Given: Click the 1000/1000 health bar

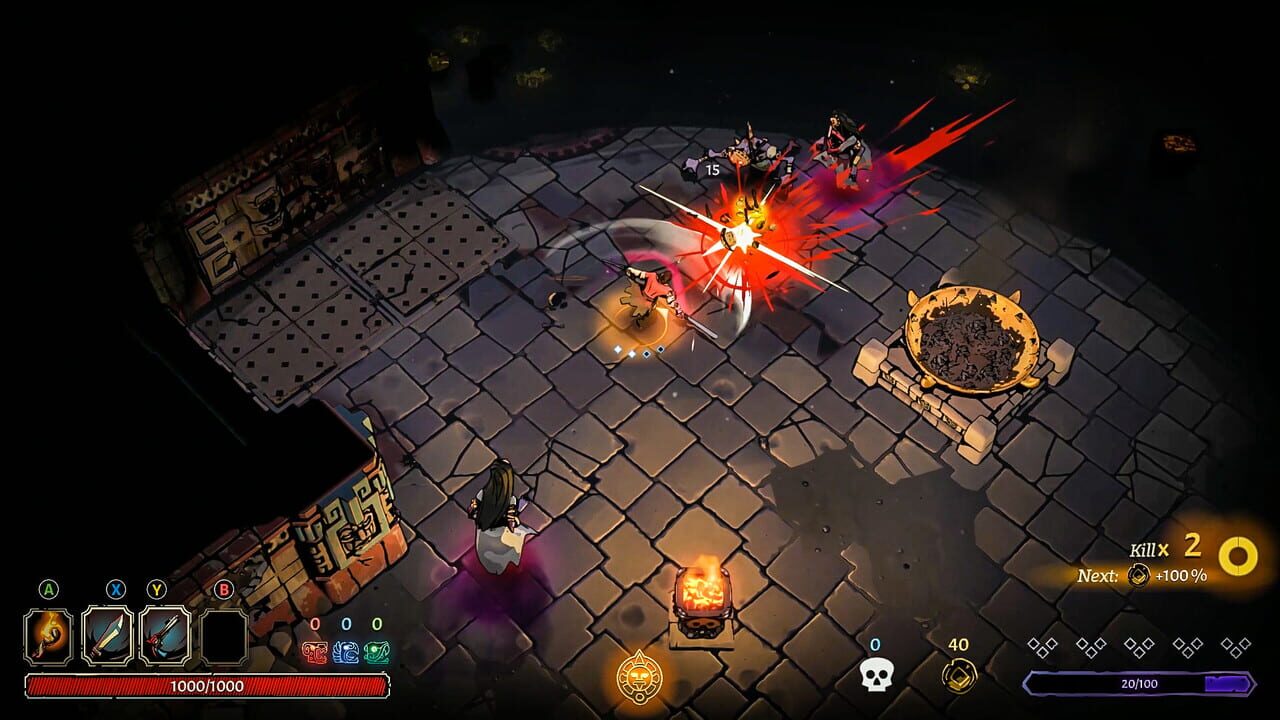Looking at the screenshot, I should point(208,685).
